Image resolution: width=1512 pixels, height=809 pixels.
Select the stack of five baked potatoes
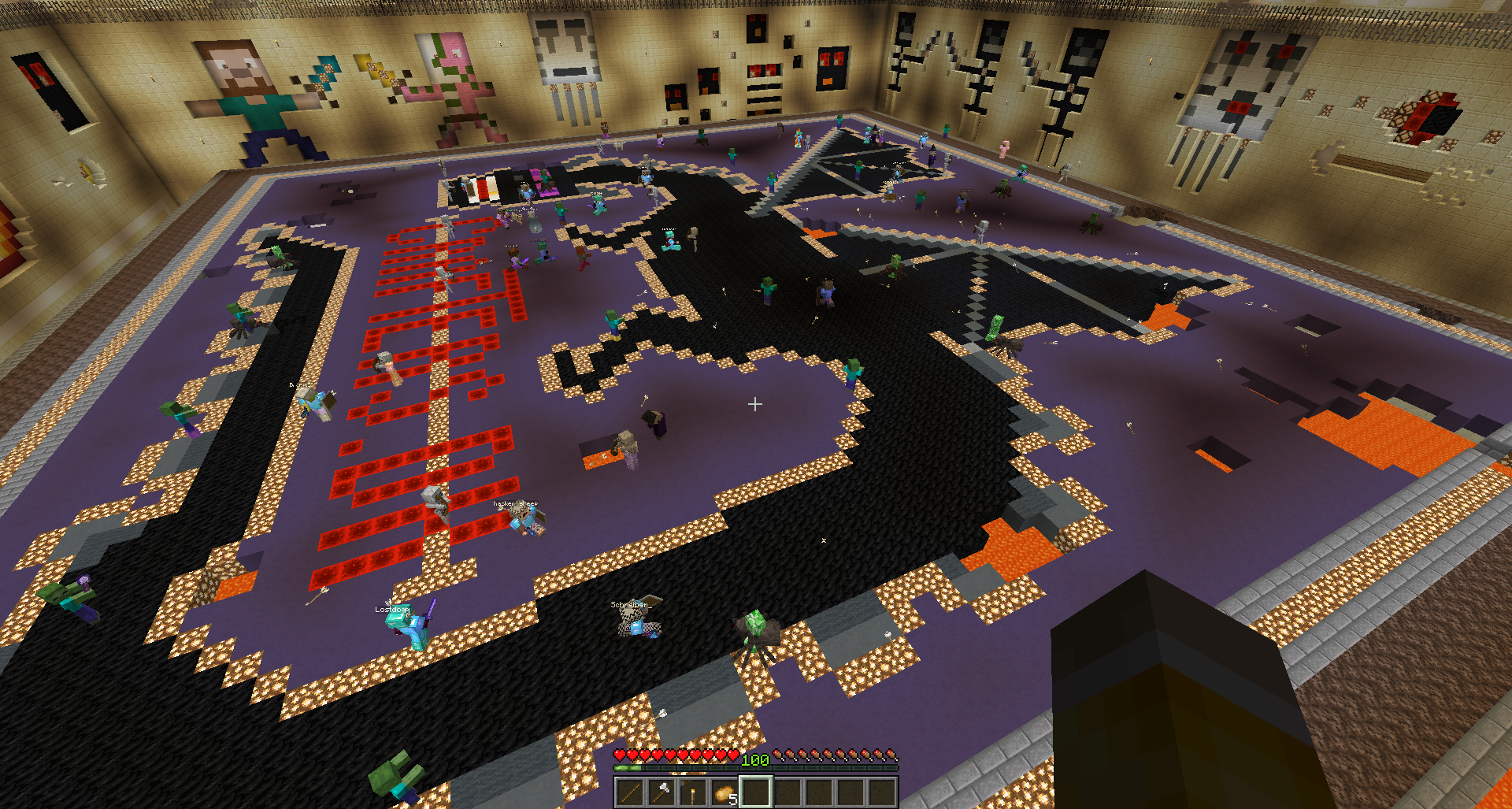click(724, 792)
